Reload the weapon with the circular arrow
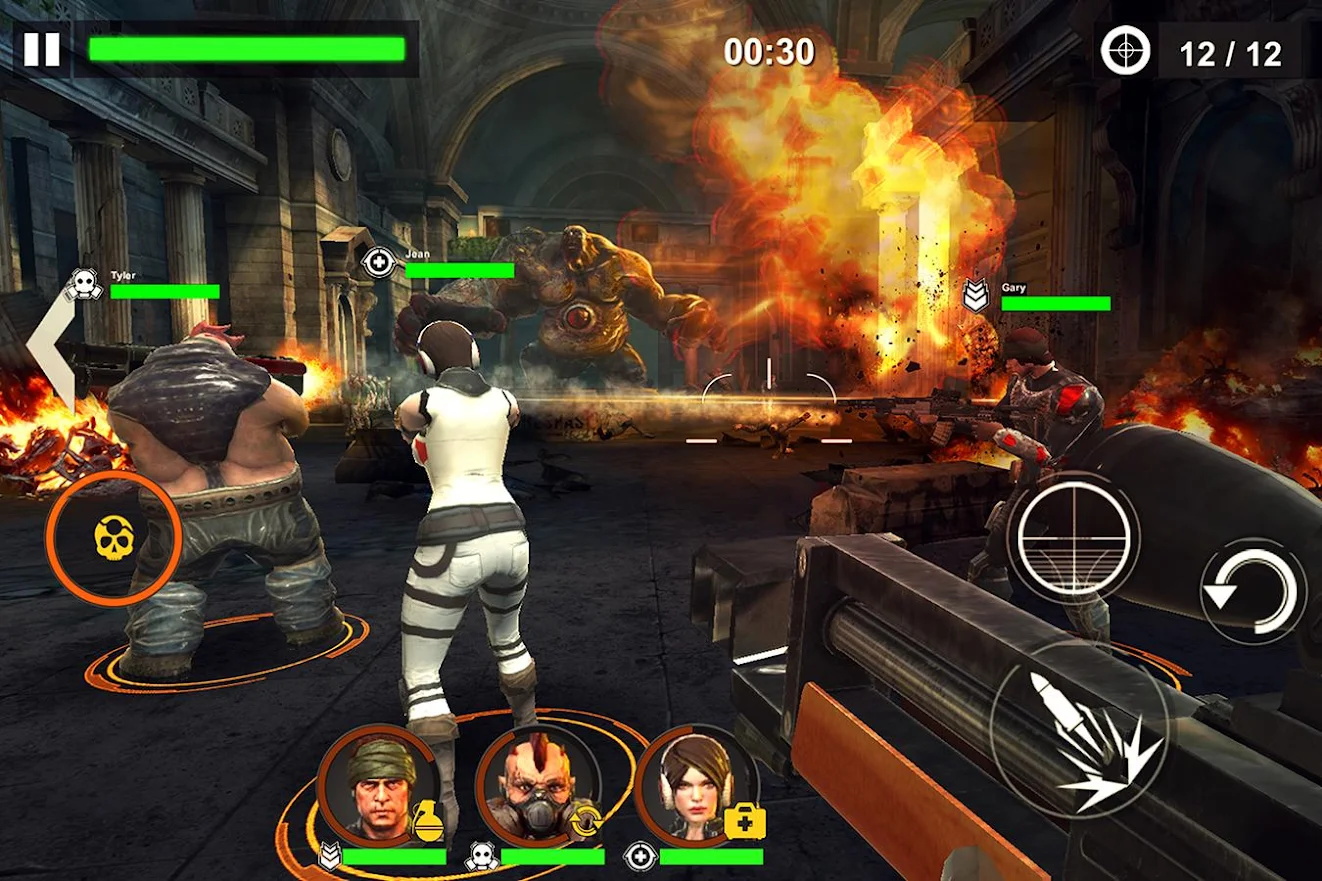Viewport: 1322px width, 881px height. coord(1253,590)
